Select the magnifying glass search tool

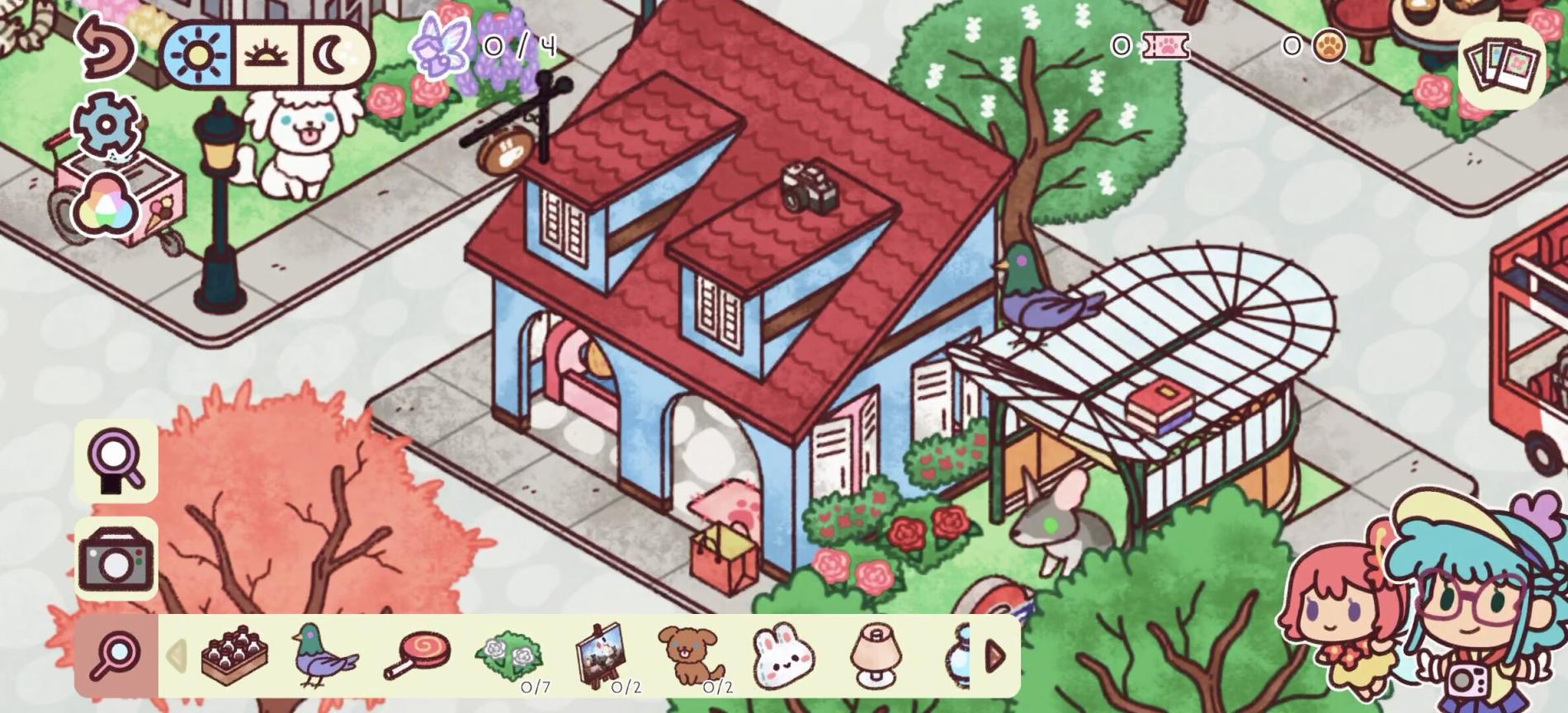point(116,461)
